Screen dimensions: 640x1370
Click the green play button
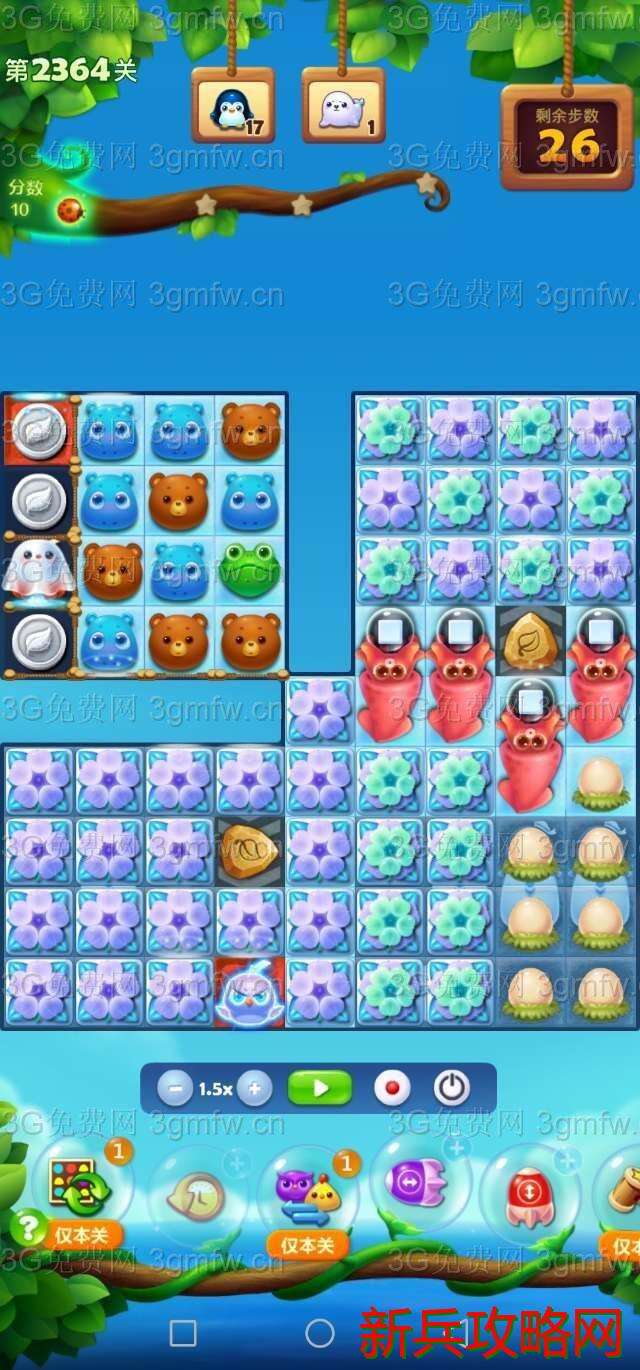tap(320, 1088)
